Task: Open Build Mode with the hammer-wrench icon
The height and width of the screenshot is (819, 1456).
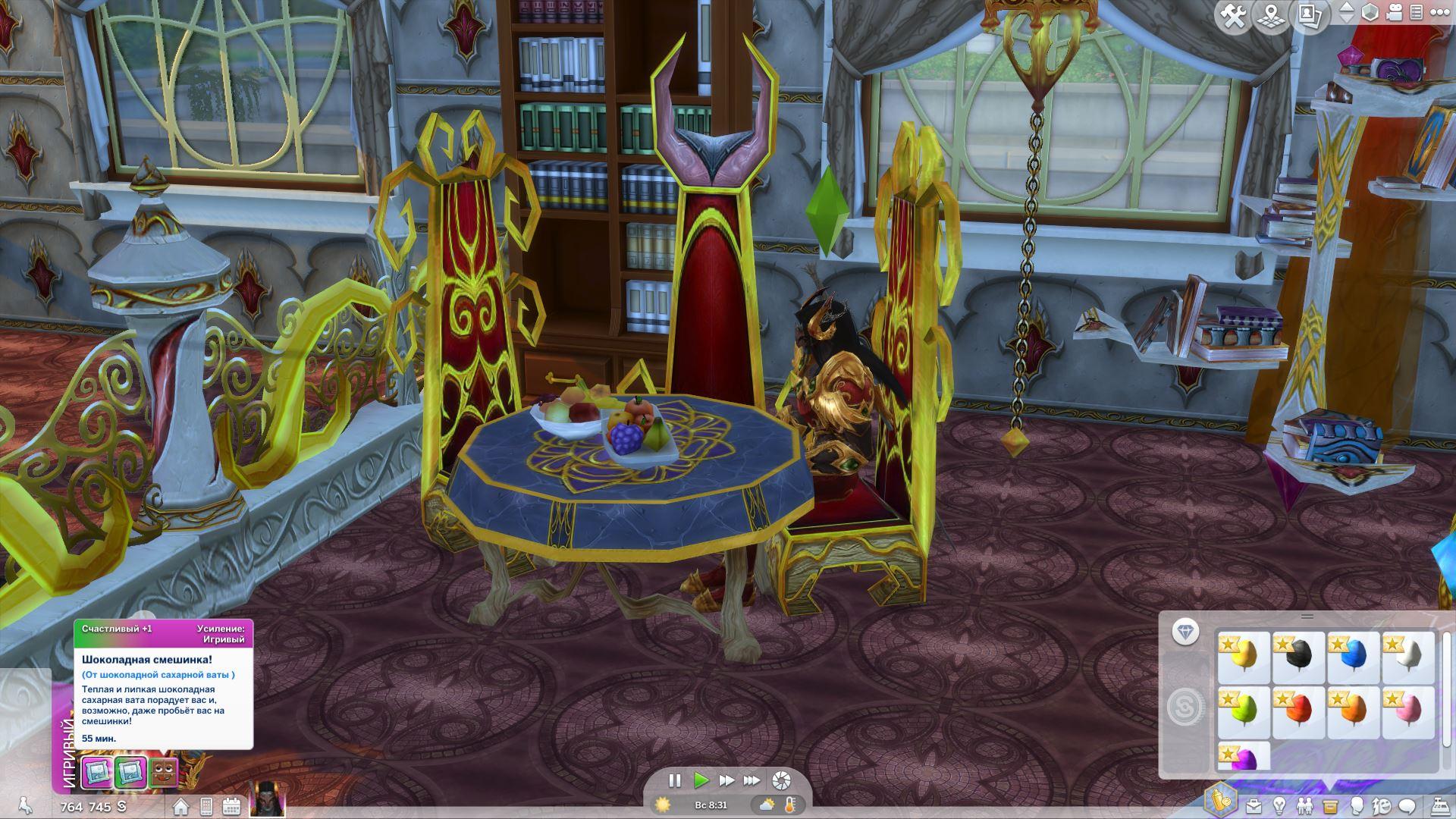Action: (x=1233, y=16)
